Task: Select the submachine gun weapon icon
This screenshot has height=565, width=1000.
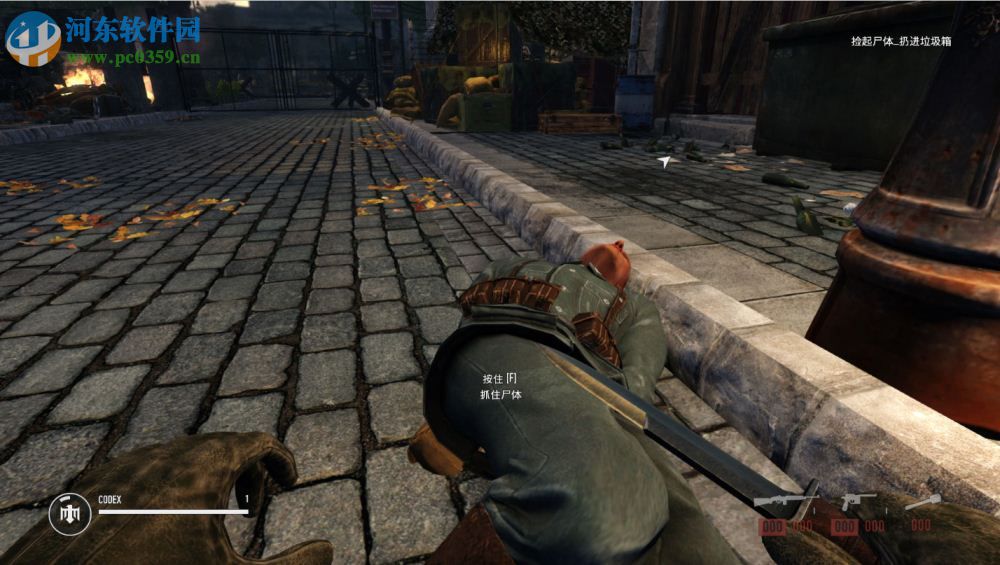Action: [786, 499]
